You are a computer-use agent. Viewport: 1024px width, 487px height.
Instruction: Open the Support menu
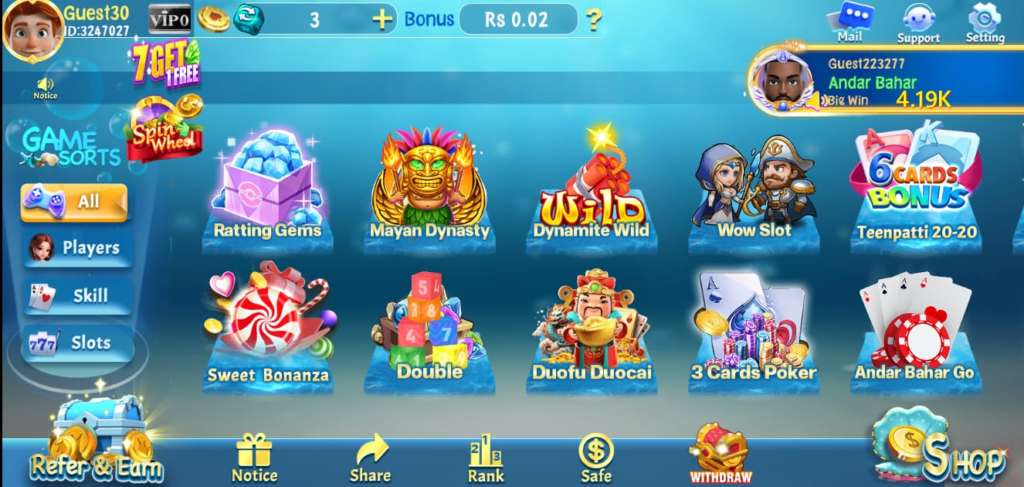[918, 22]
